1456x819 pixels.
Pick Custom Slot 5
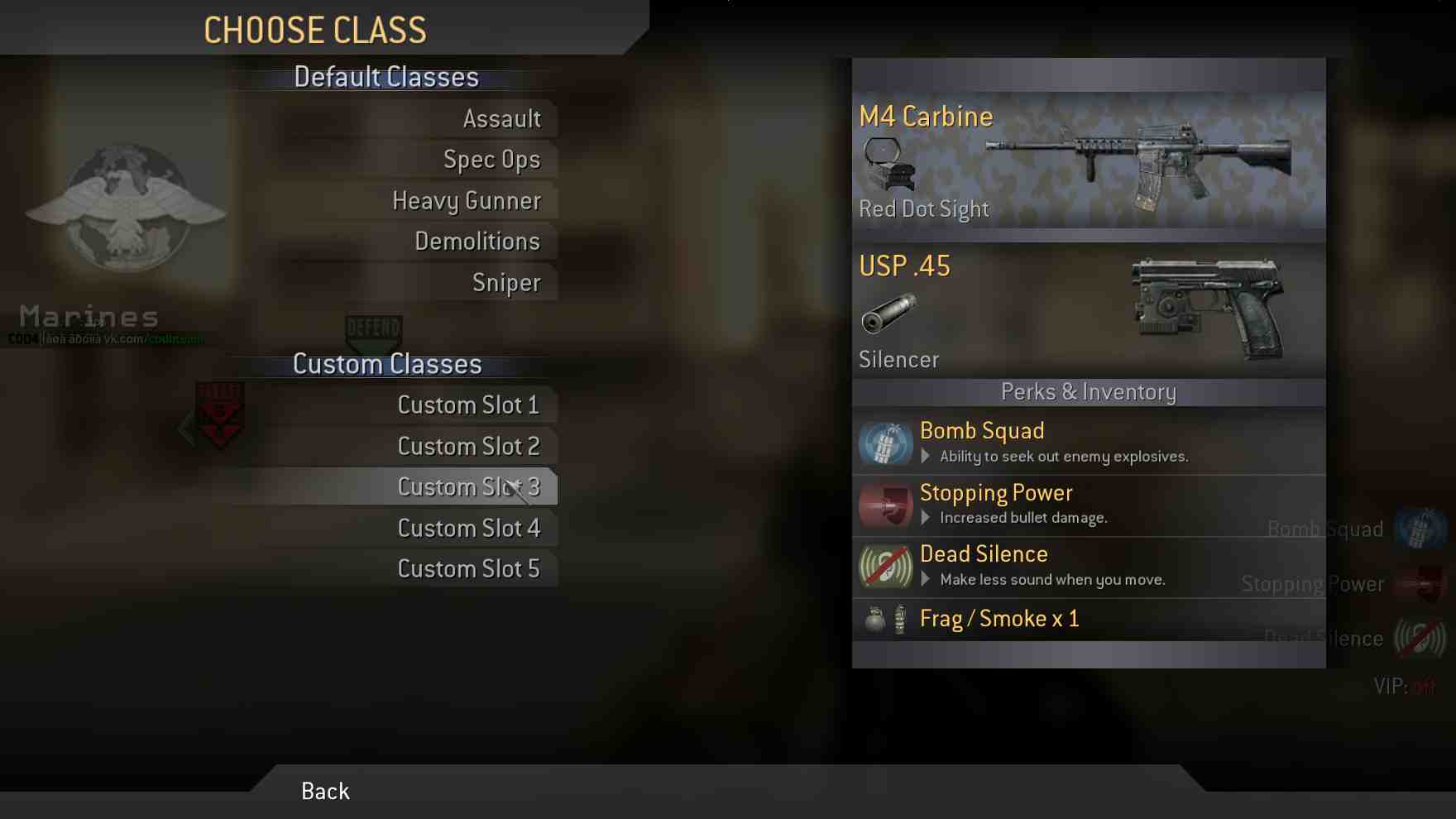[468, 569]
